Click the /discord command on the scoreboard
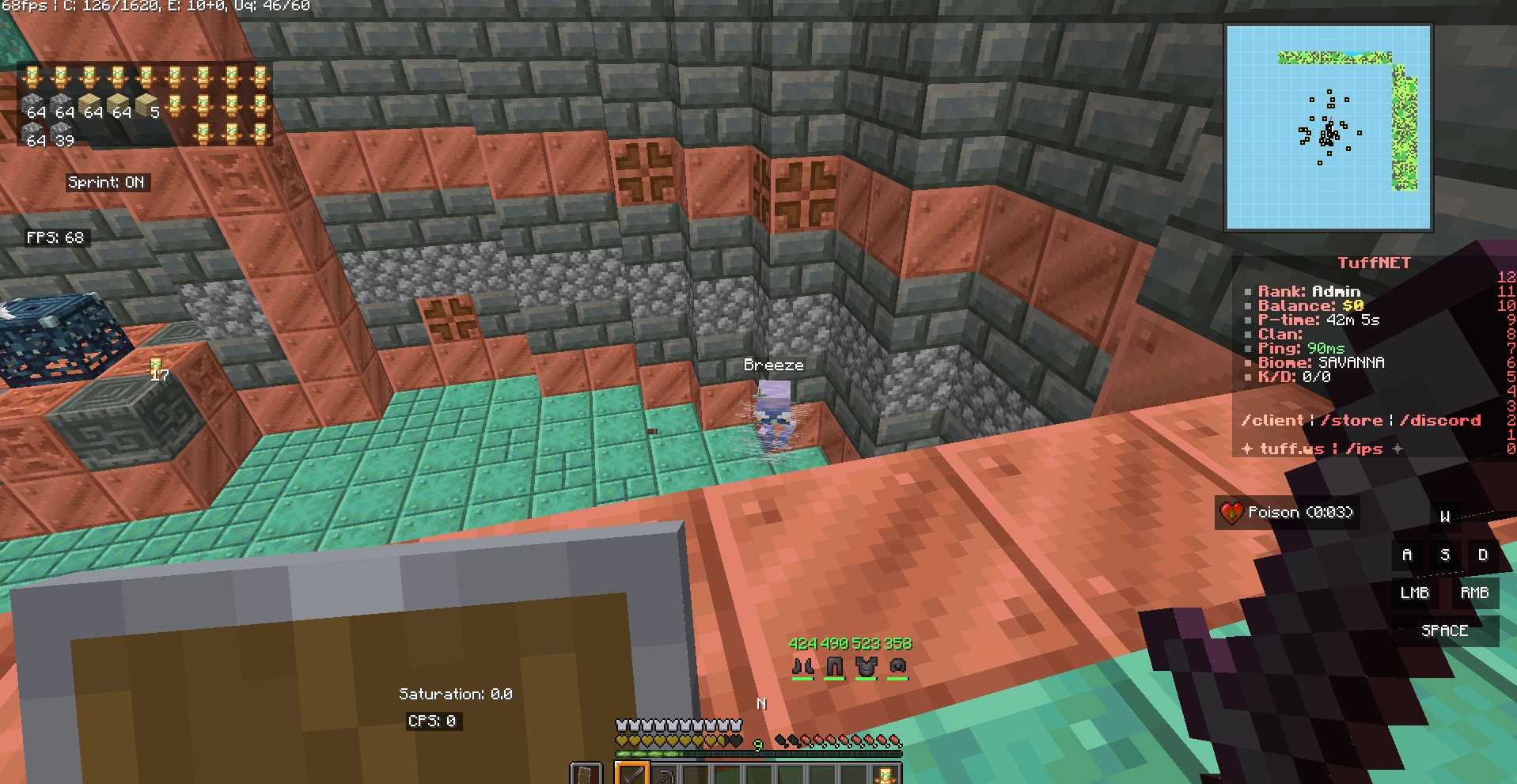Screen dimensions: 1517x784 pyautogui.click(x=1440, y=421)
